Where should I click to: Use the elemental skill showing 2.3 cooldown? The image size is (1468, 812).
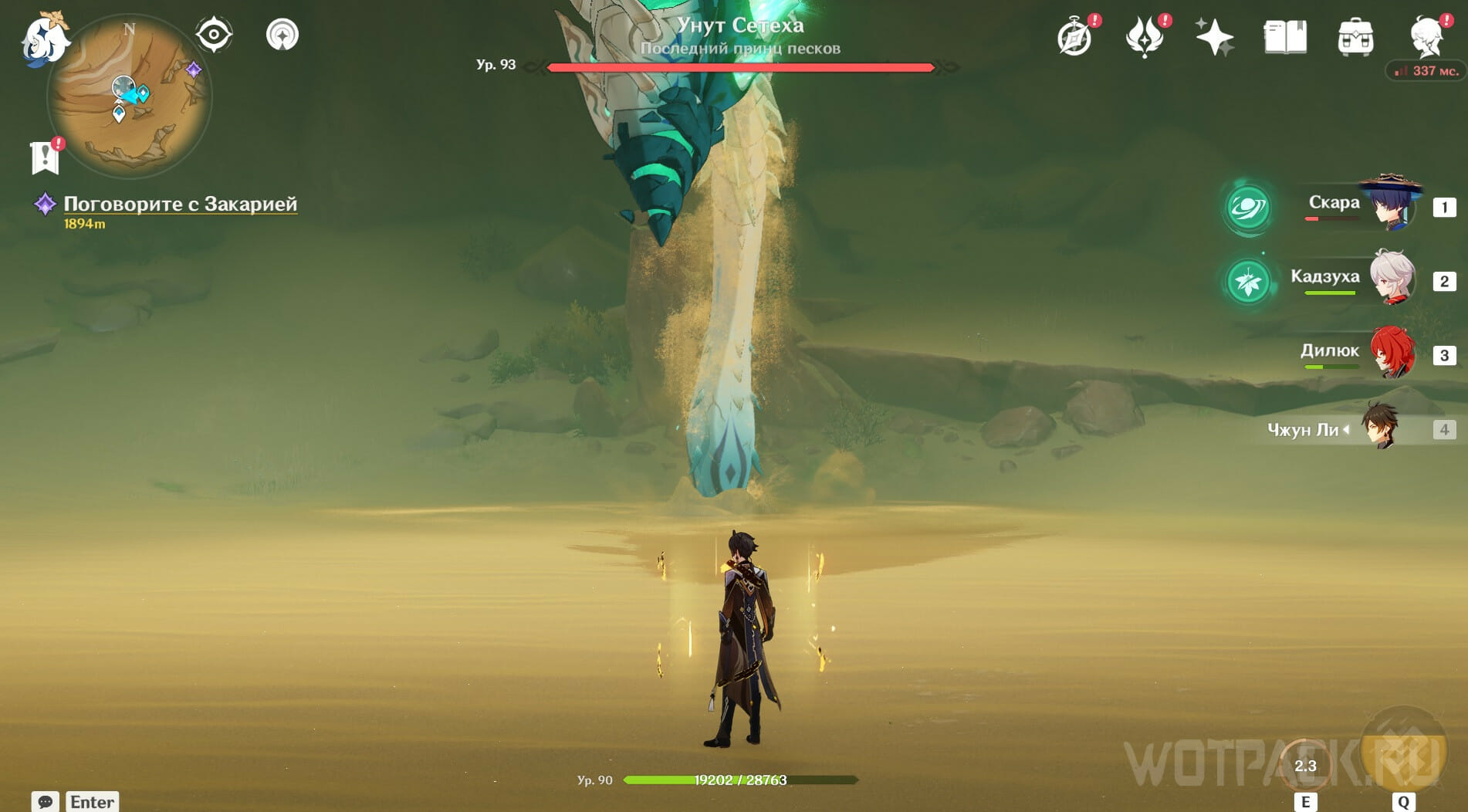tap(1305, 765)
